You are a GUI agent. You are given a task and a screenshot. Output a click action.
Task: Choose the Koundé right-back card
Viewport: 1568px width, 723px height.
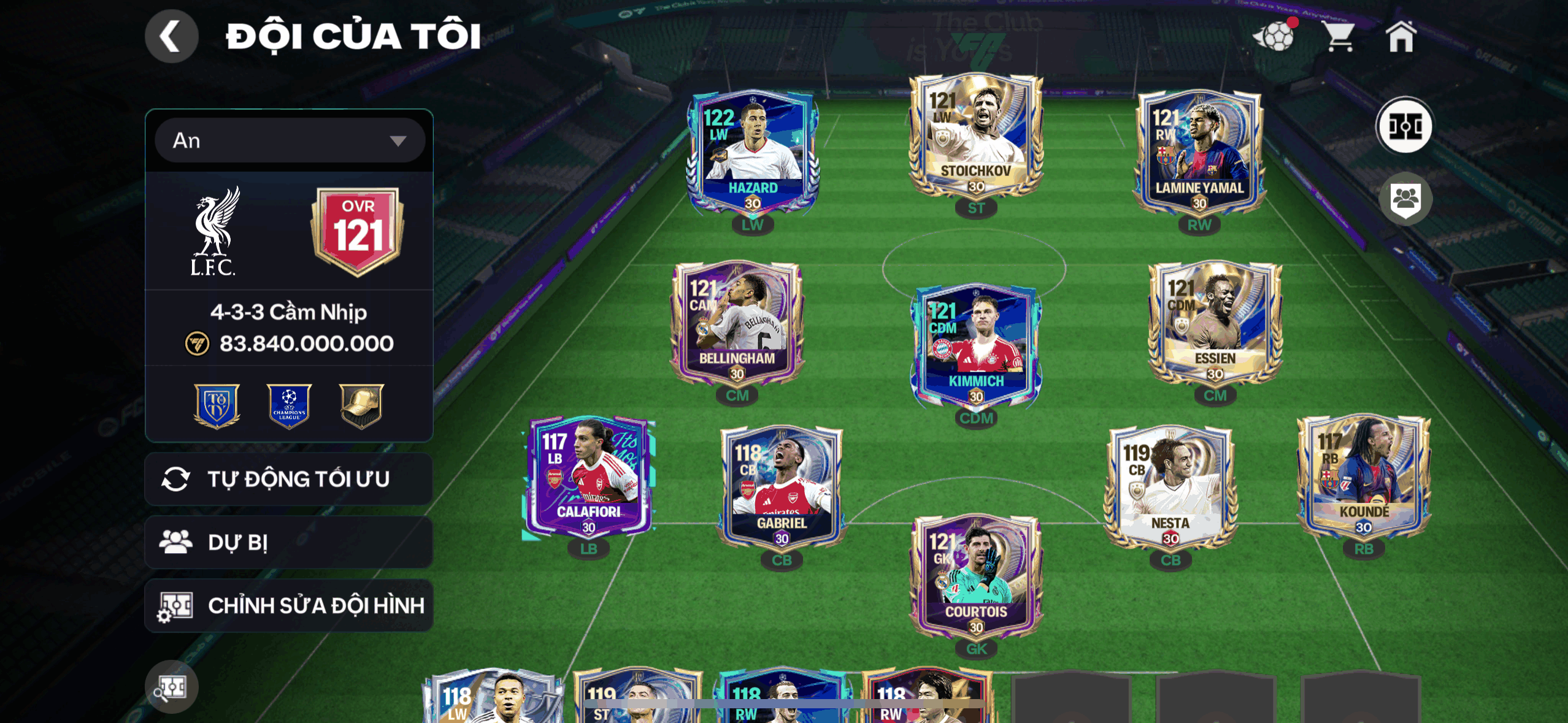(1363, 477)
